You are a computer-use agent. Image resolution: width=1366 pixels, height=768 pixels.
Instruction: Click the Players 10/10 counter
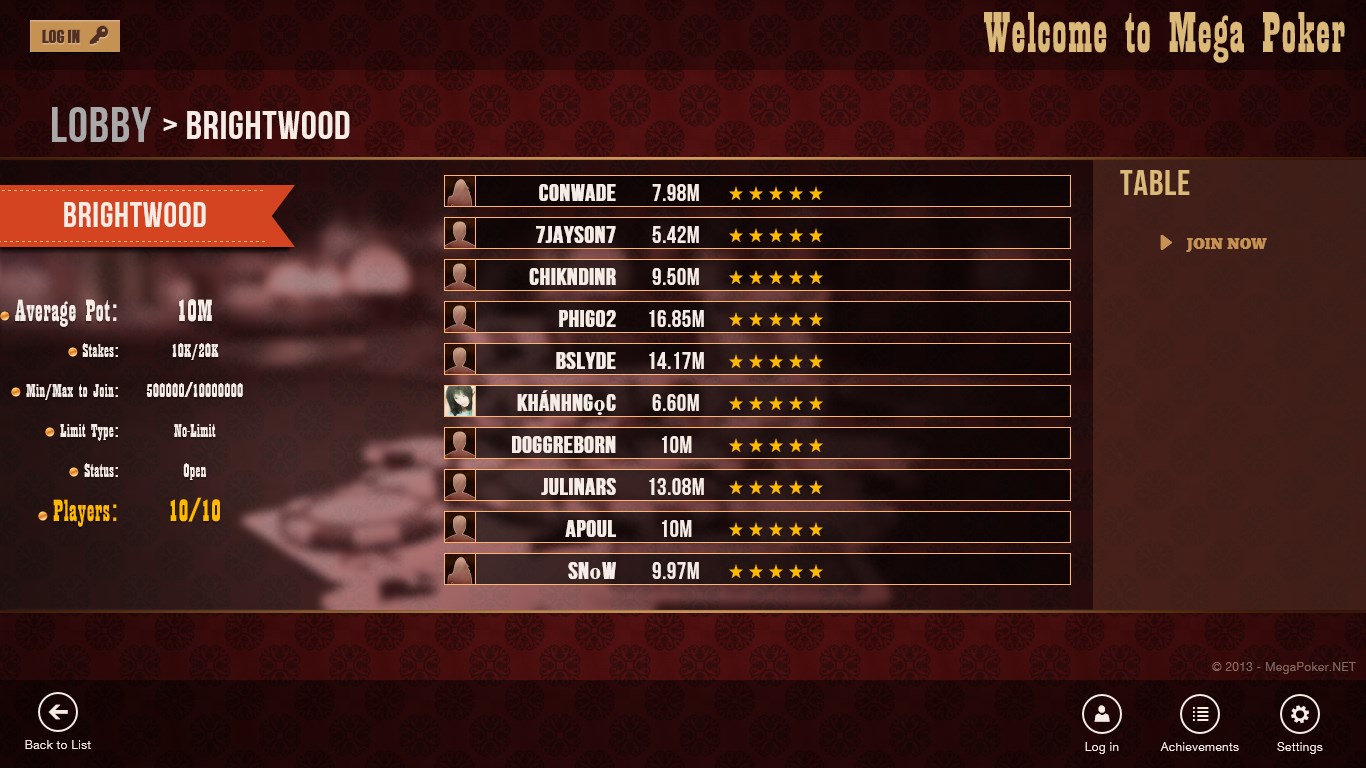pos(196,511)
